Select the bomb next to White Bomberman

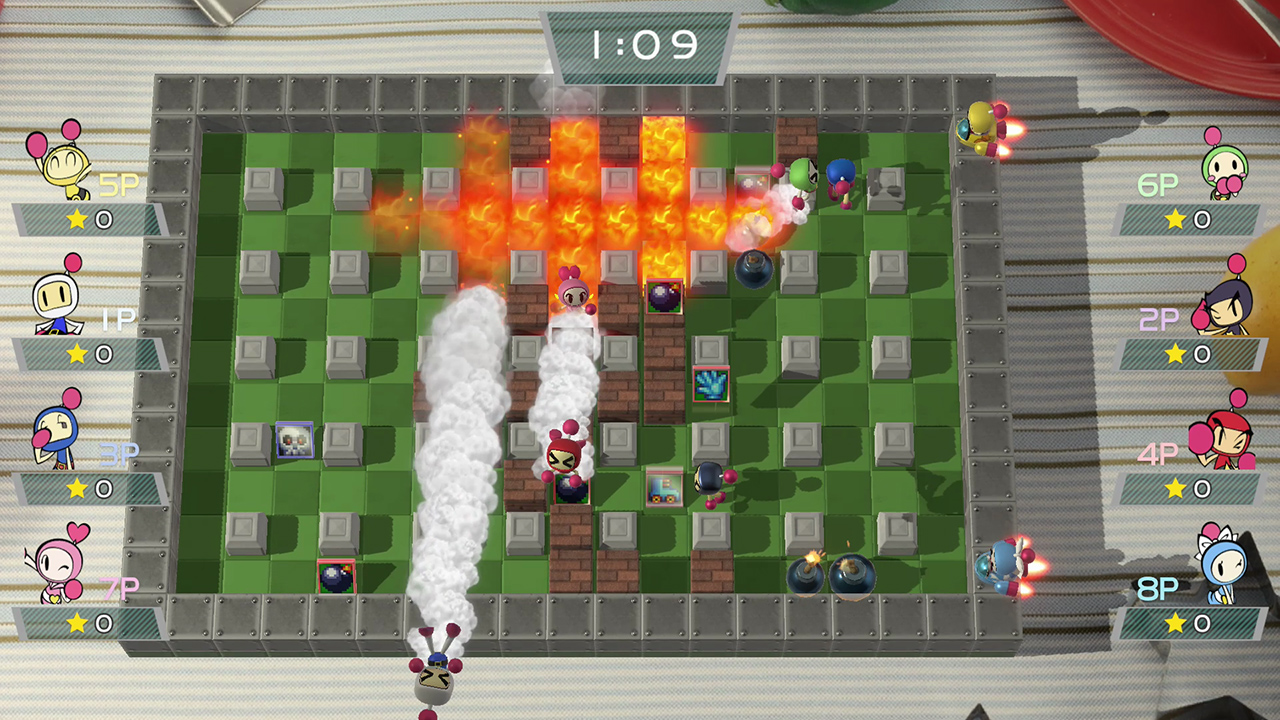point(664,297)
